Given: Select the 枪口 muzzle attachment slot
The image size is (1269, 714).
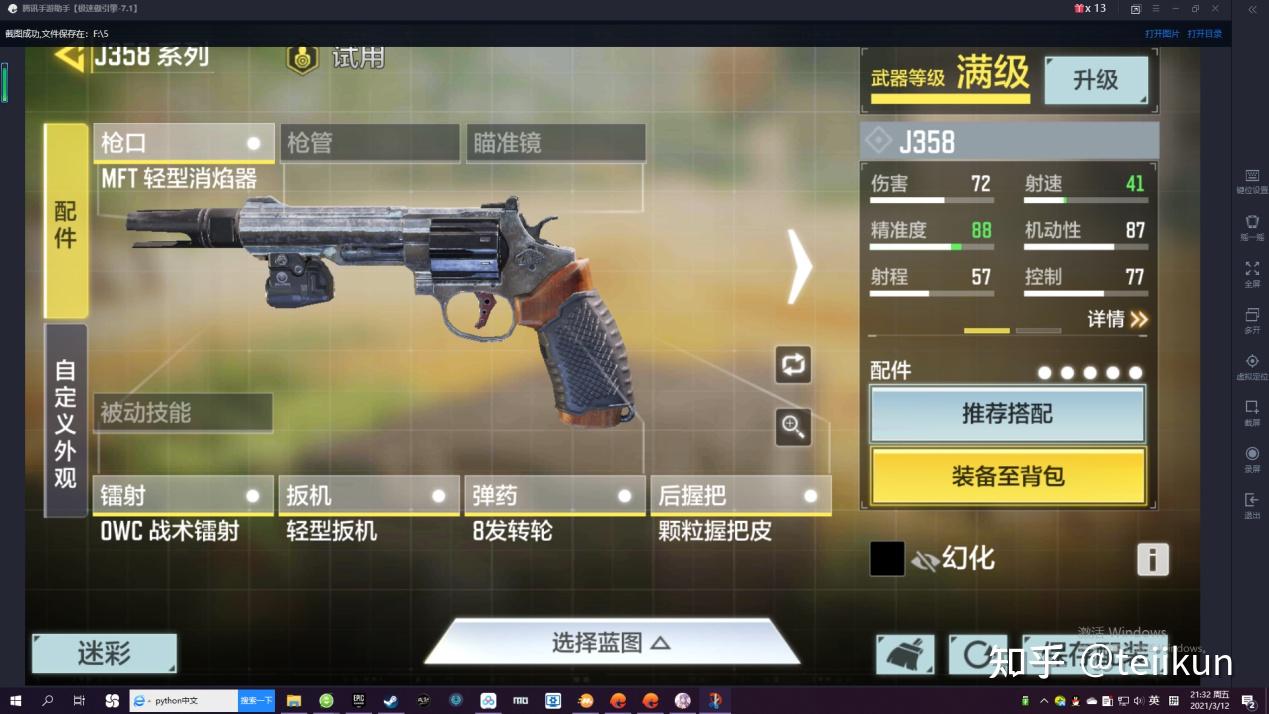Looking at the screenshot, I should pyautogui.click(x=183, y=143).
